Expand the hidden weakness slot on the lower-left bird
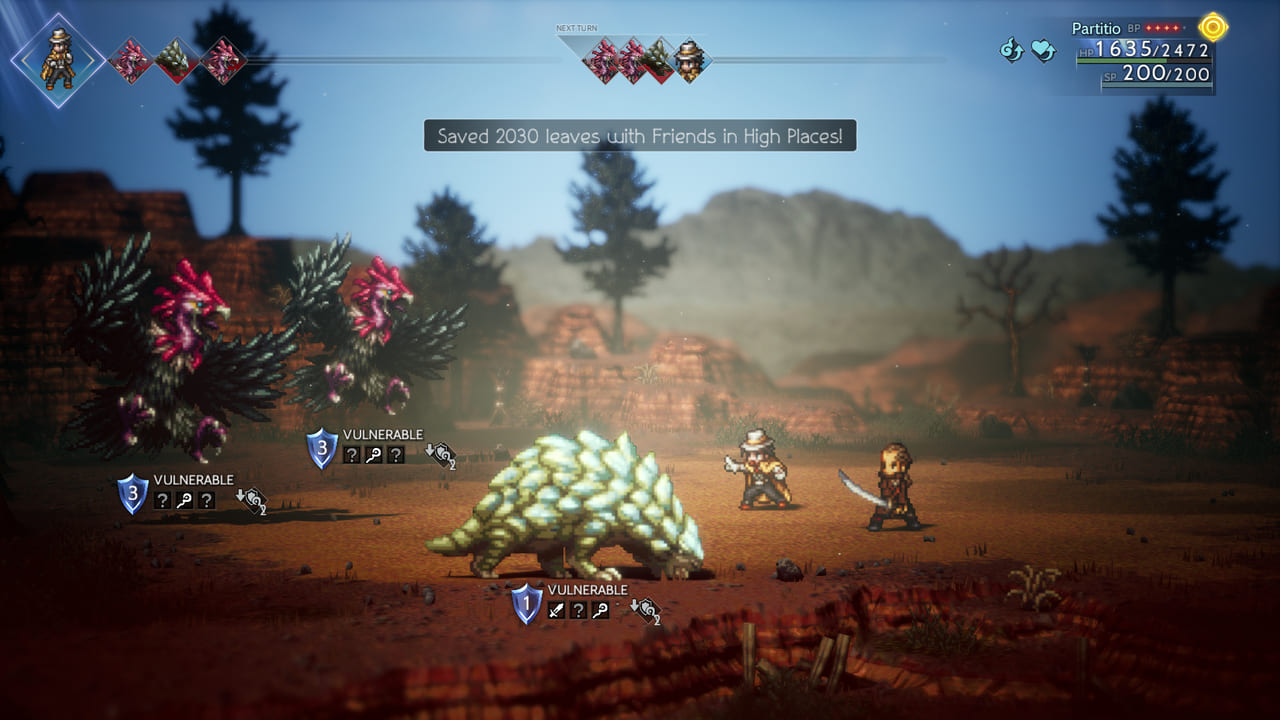Image resolution: width=1280 pixels, height=720 pixels. click(163, 500)
